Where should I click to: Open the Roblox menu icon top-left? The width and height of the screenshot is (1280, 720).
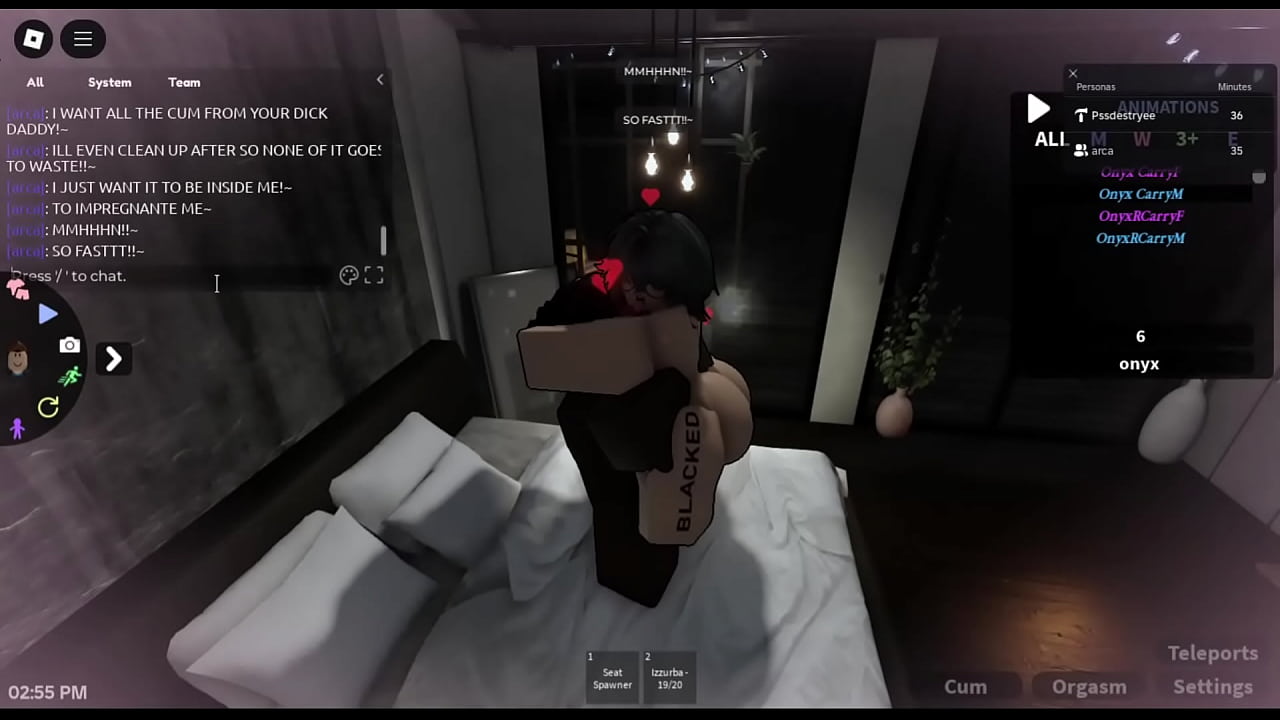(33, 38)
